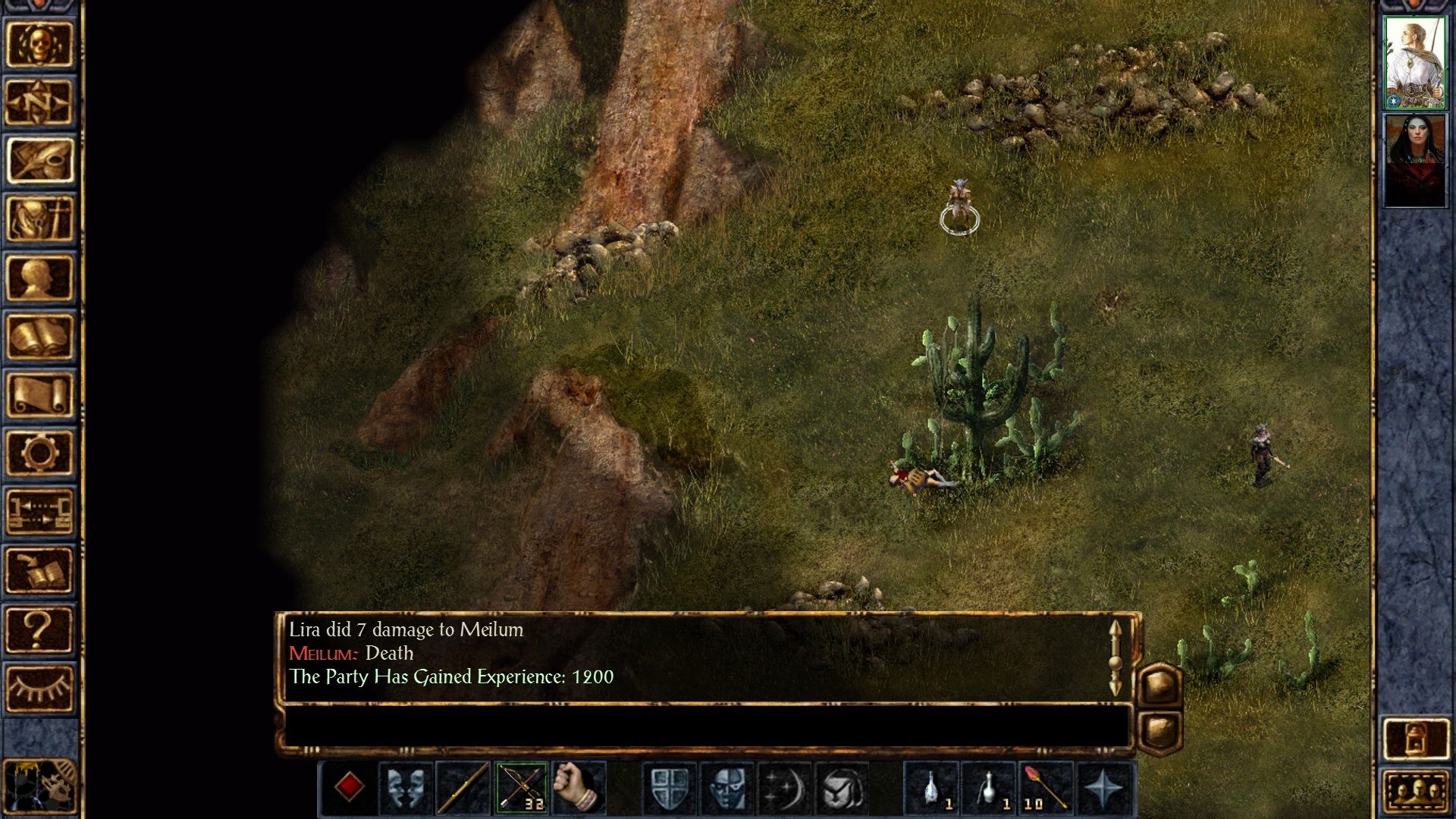
Task: Toggle party AI with the lantern button
Action: pyautogui.click(x=1415, y=738)
